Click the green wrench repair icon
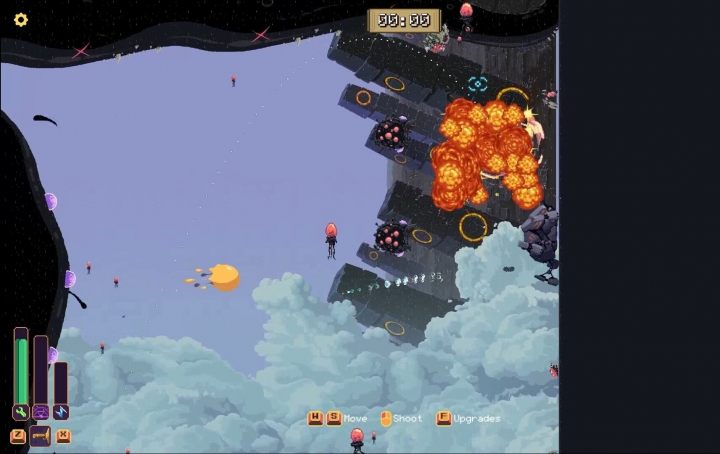Viewport: 720px width, 454px height. point(20,412)
